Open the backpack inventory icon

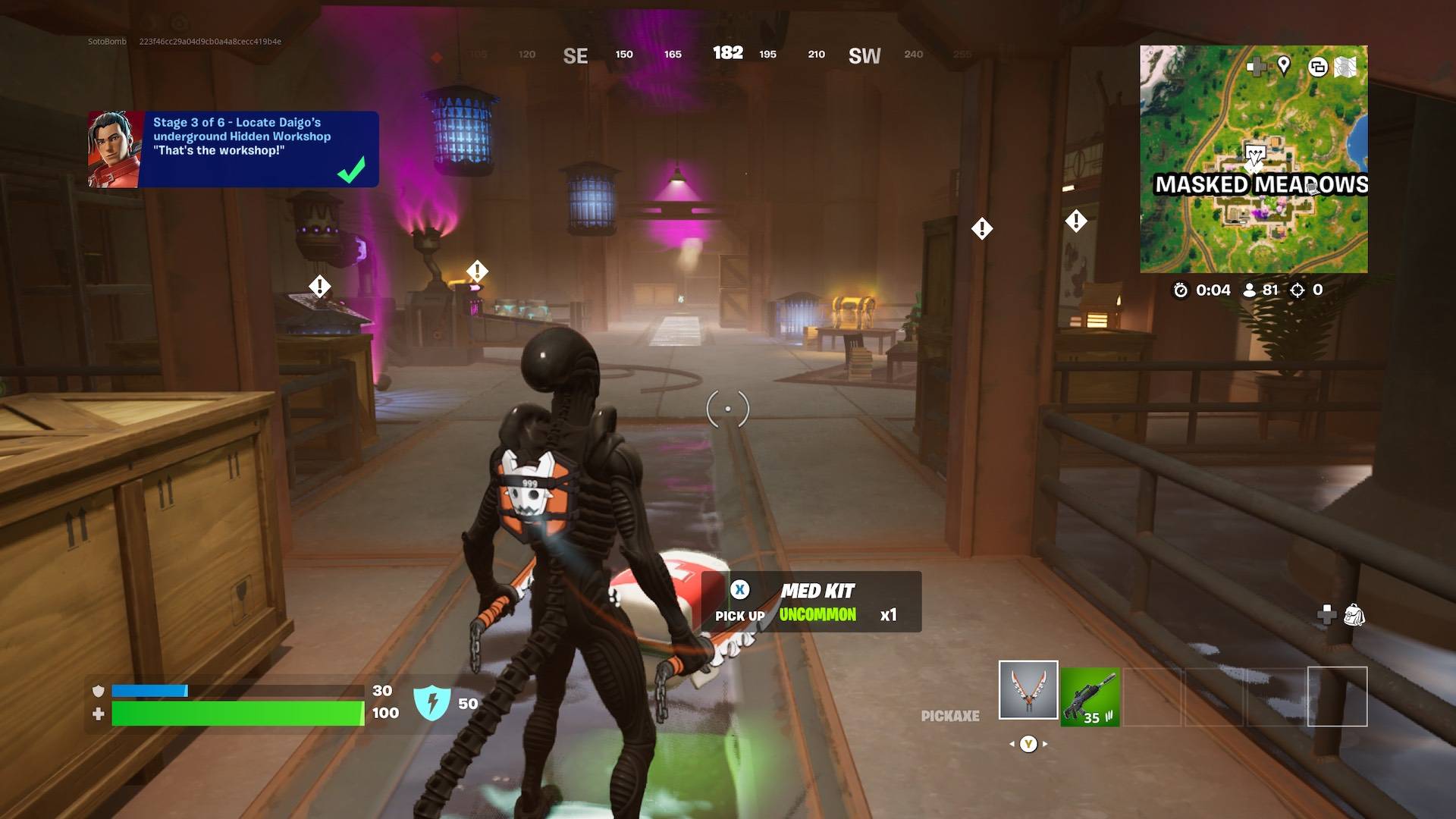(x=1354, y=614)
